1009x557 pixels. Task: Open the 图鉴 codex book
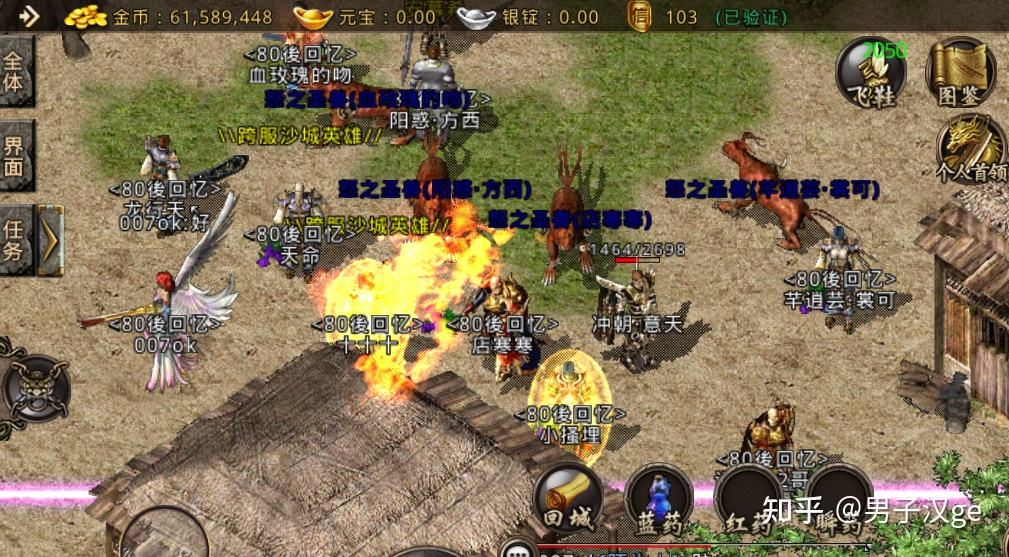(960, 73)
